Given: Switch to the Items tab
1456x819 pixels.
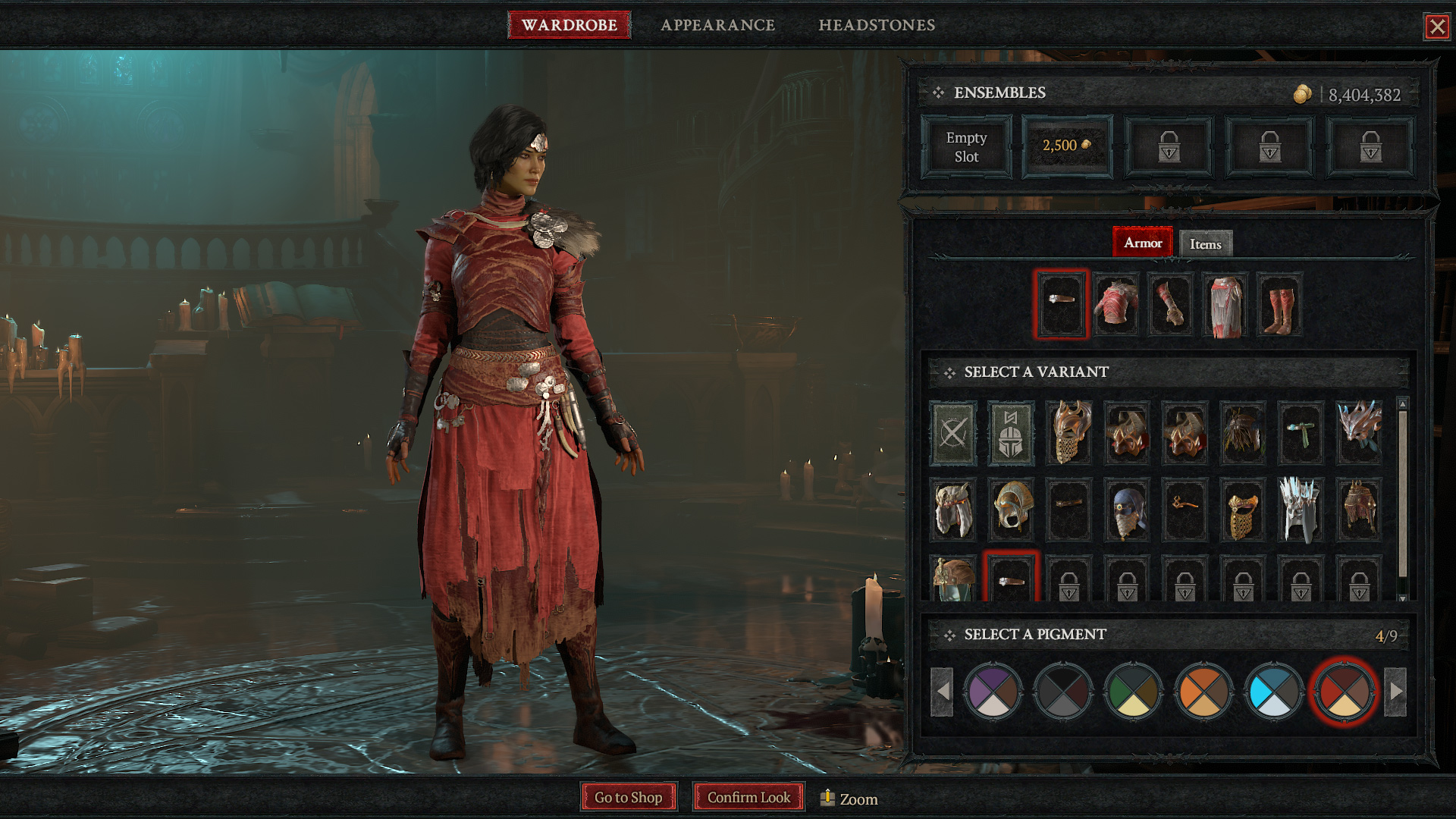Looking at the screenshot, I should [x=1205, y=244].
